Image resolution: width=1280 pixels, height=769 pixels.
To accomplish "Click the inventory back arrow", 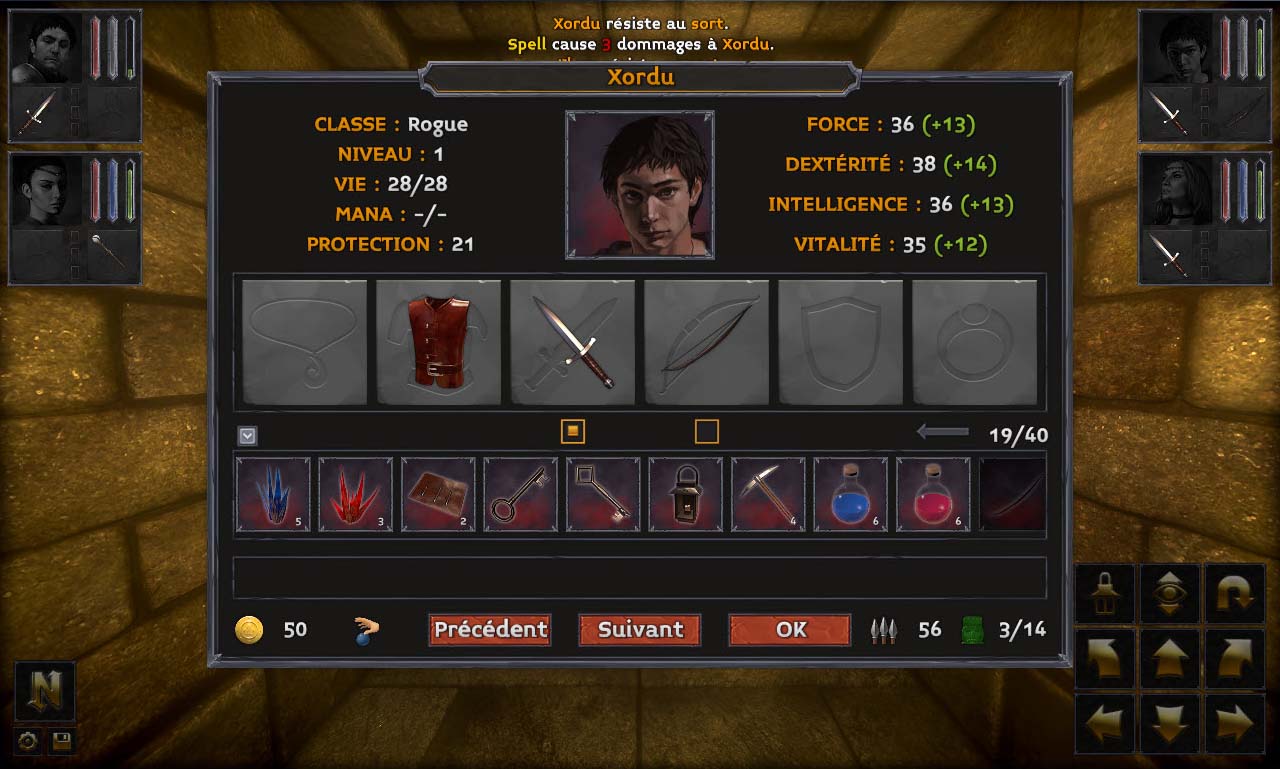I will click(x=942, y=432).
